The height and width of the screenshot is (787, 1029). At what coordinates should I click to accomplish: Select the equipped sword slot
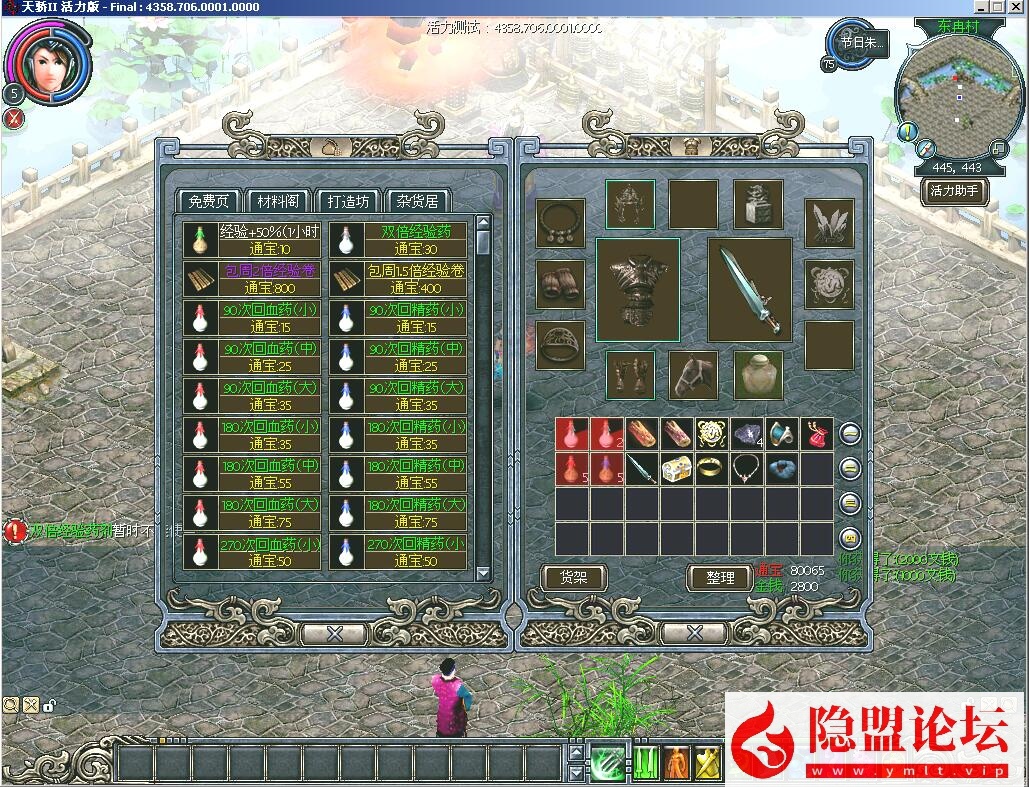(x=750, y=290)
